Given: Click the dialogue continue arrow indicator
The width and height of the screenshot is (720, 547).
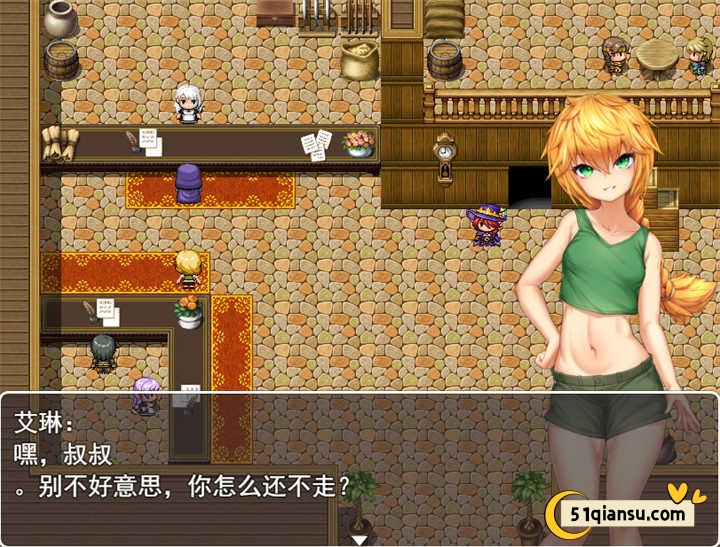Looking at the screenshot, I should (x=358, y=539).
